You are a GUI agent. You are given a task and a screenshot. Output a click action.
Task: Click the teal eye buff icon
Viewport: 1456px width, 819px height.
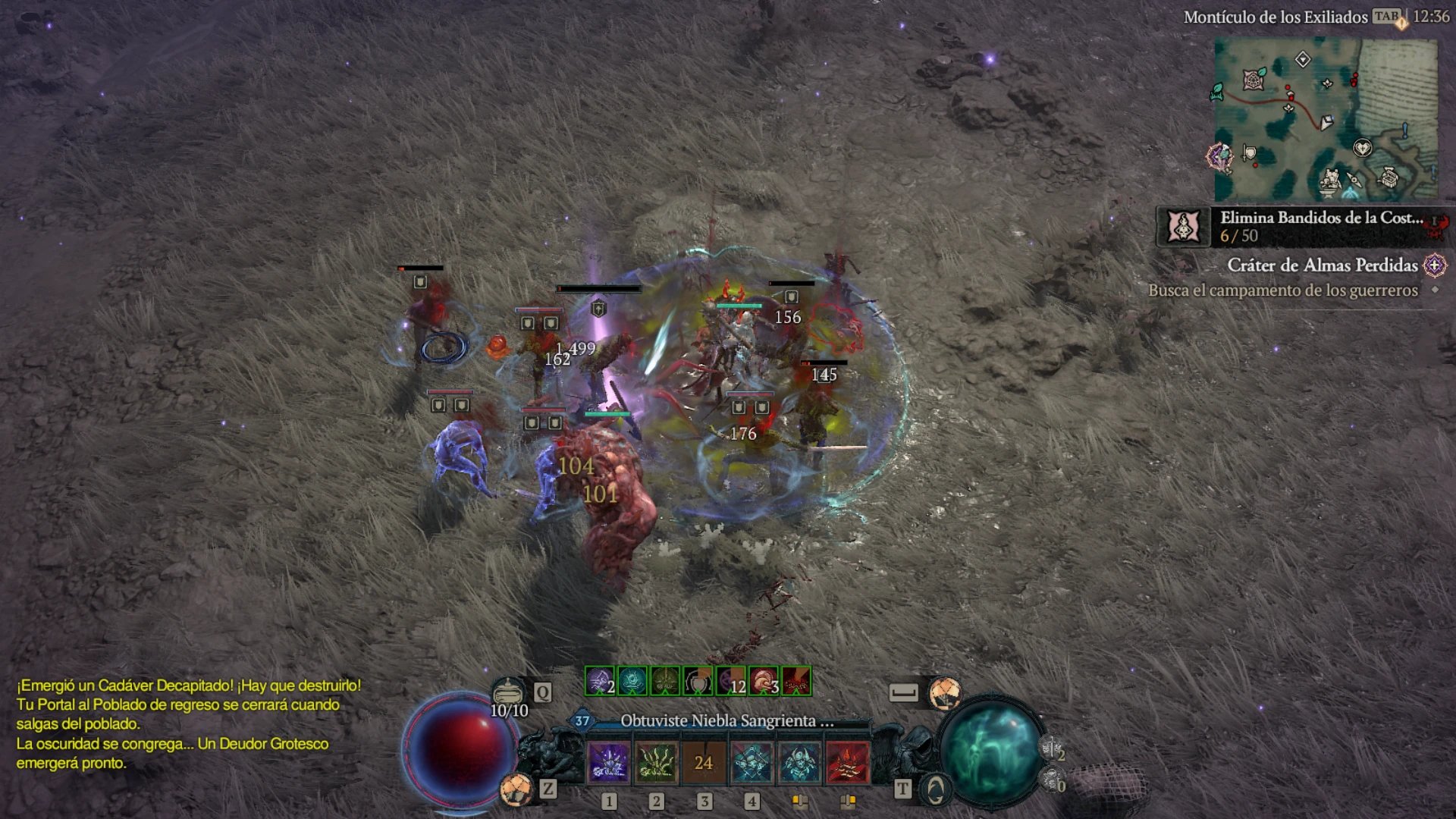click(x=632, y=681)
